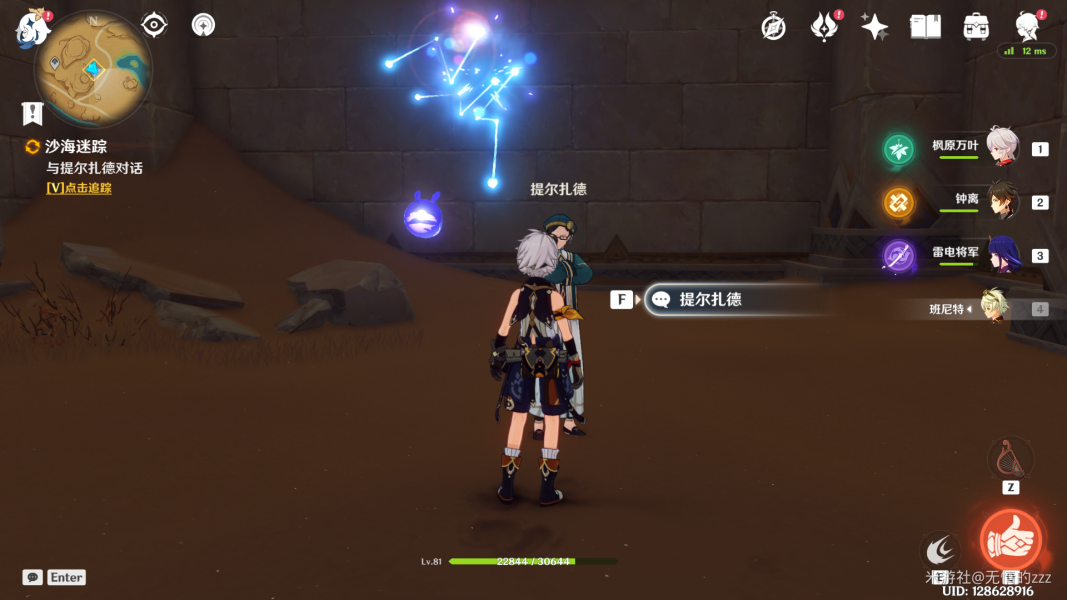Screen dimensions: 1067x600
Task: Open the circular minimap
Action: [x=93, y=68]
